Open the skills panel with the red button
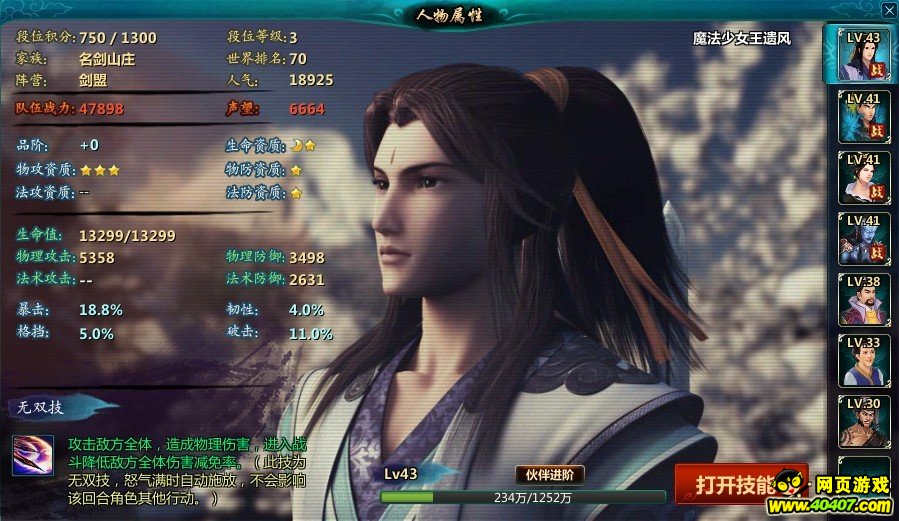Screen dimensions: 899x521 738,484
